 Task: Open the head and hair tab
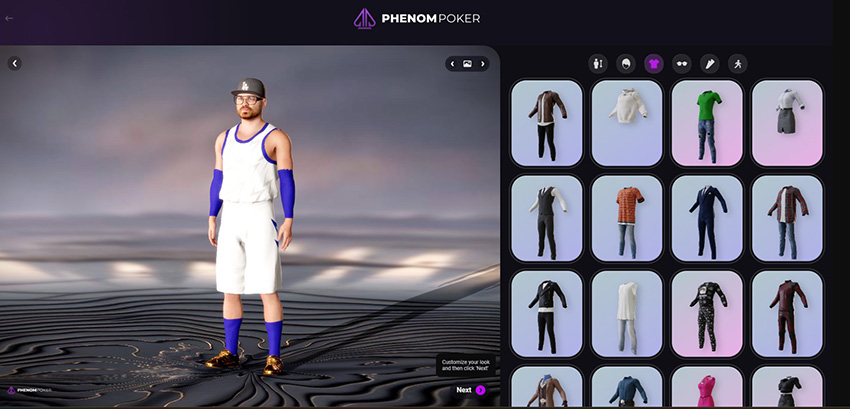(x=626, y=64)
